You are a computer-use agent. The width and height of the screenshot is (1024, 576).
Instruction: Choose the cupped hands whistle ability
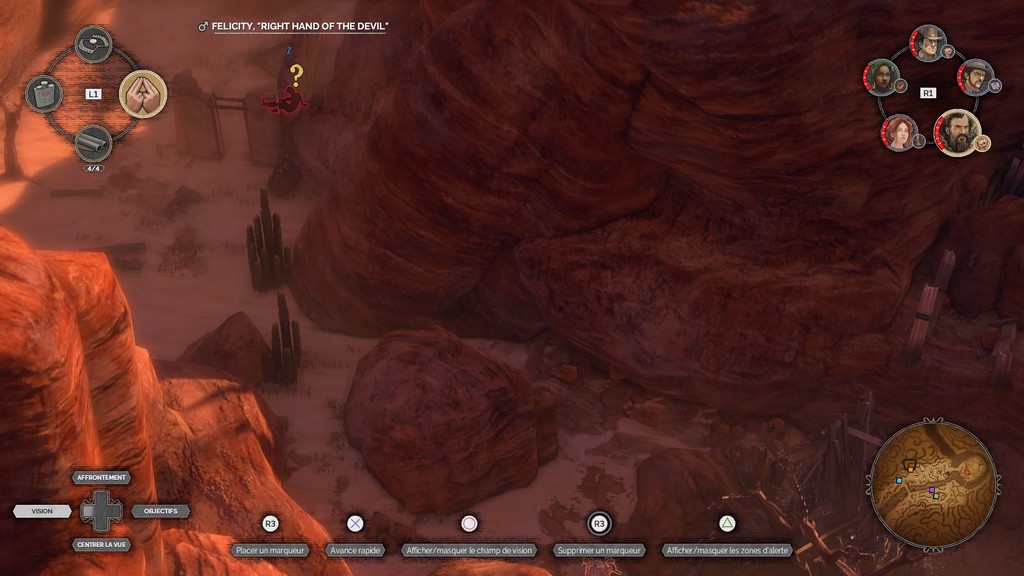[x=142, y=94]
